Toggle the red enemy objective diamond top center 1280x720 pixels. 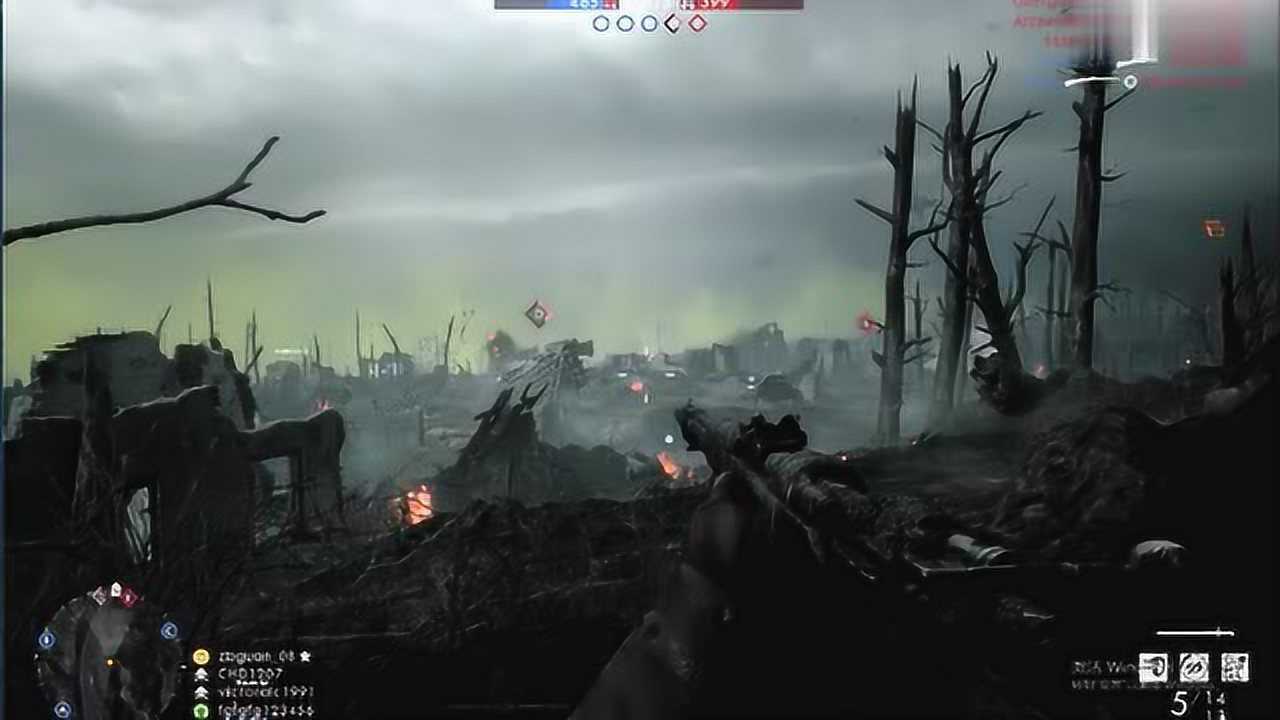point(696,22)
